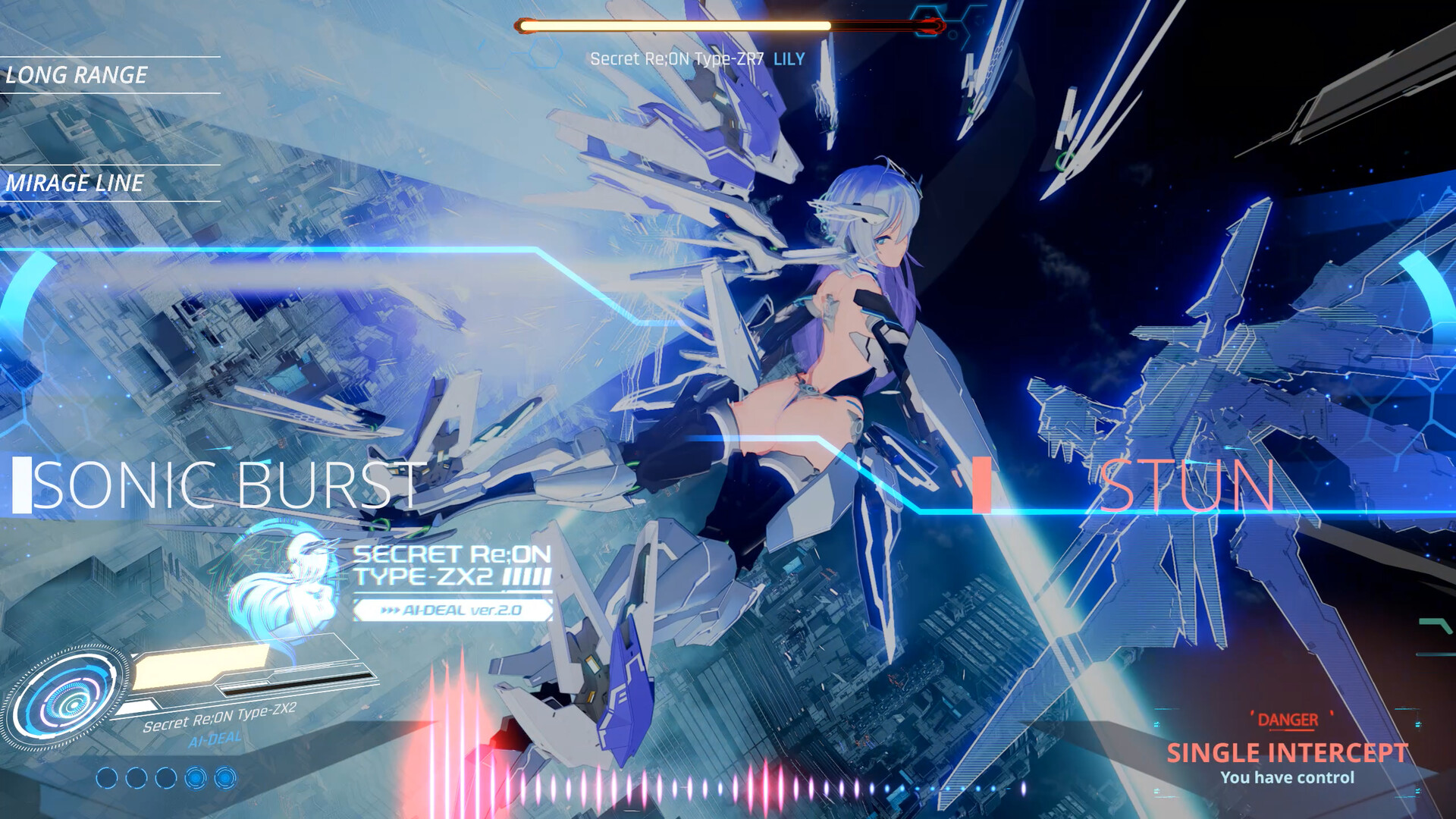Select the fifth lit skill orb

point(225,778)
